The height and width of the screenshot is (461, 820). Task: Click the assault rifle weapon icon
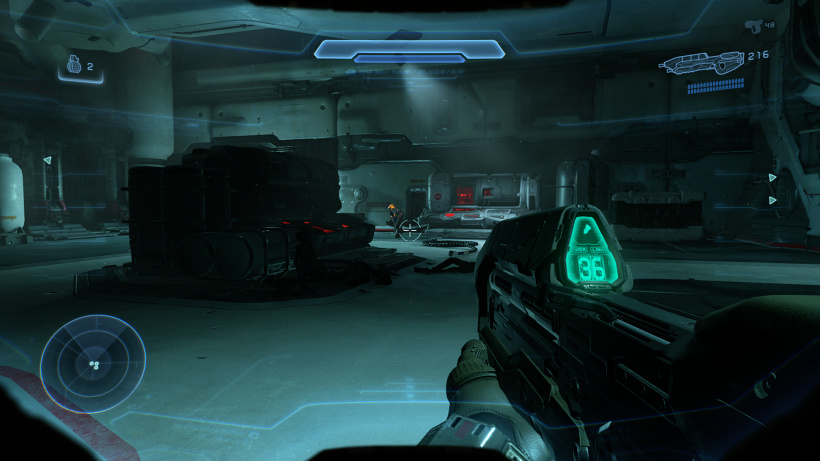(x=700, y=63)
